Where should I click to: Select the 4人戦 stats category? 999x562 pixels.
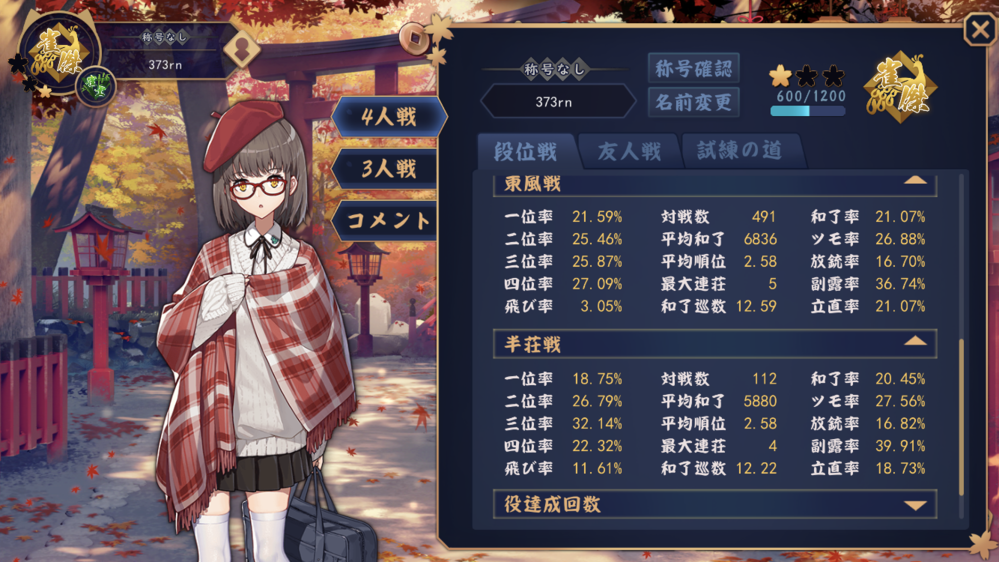tap(389, 117)
